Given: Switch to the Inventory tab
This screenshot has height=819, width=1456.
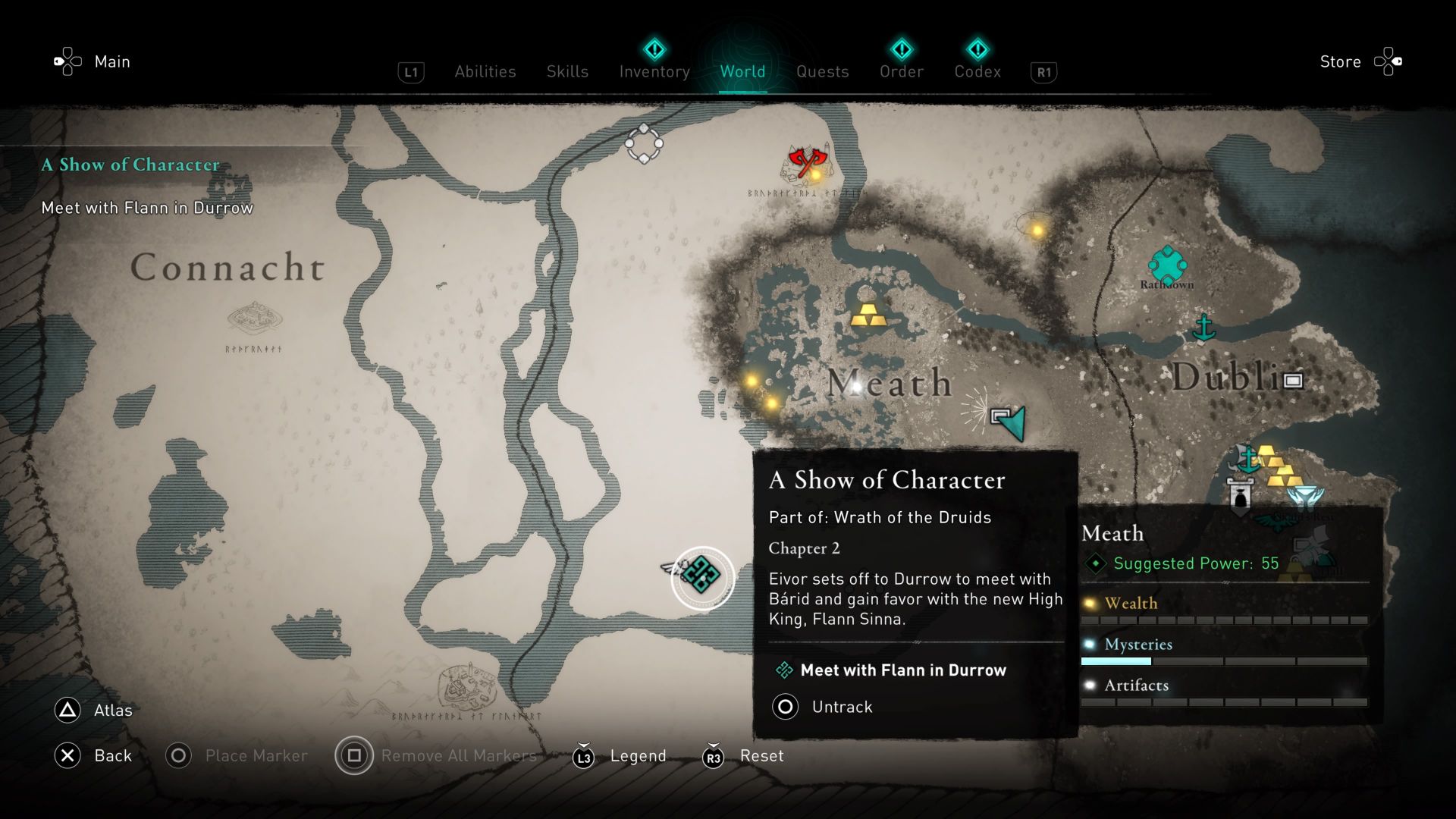Looking at the screenshot, I should click(x=654, y=71).
